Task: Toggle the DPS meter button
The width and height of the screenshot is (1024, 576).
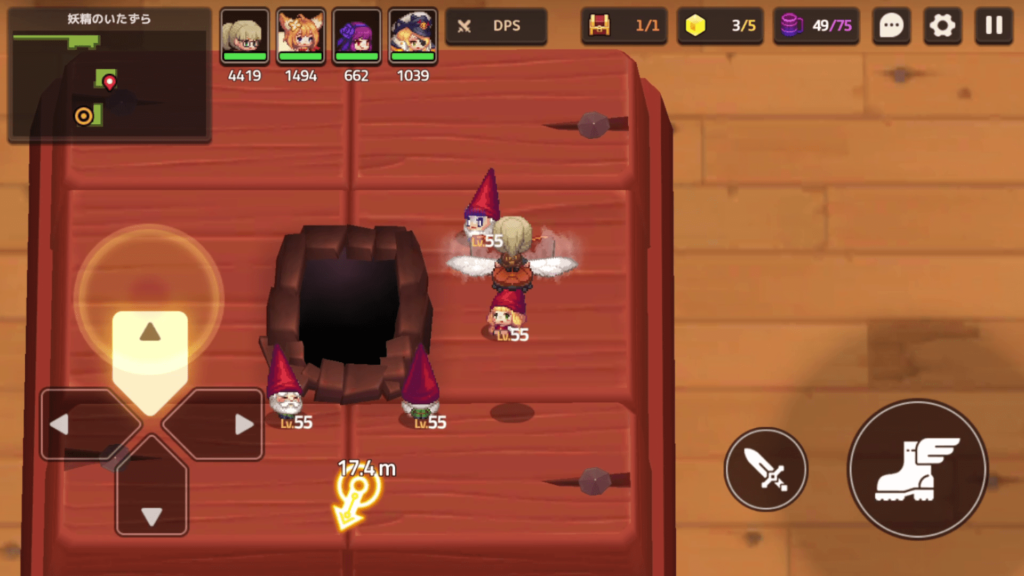Action: pyautogui.click(x=496, y=27)
